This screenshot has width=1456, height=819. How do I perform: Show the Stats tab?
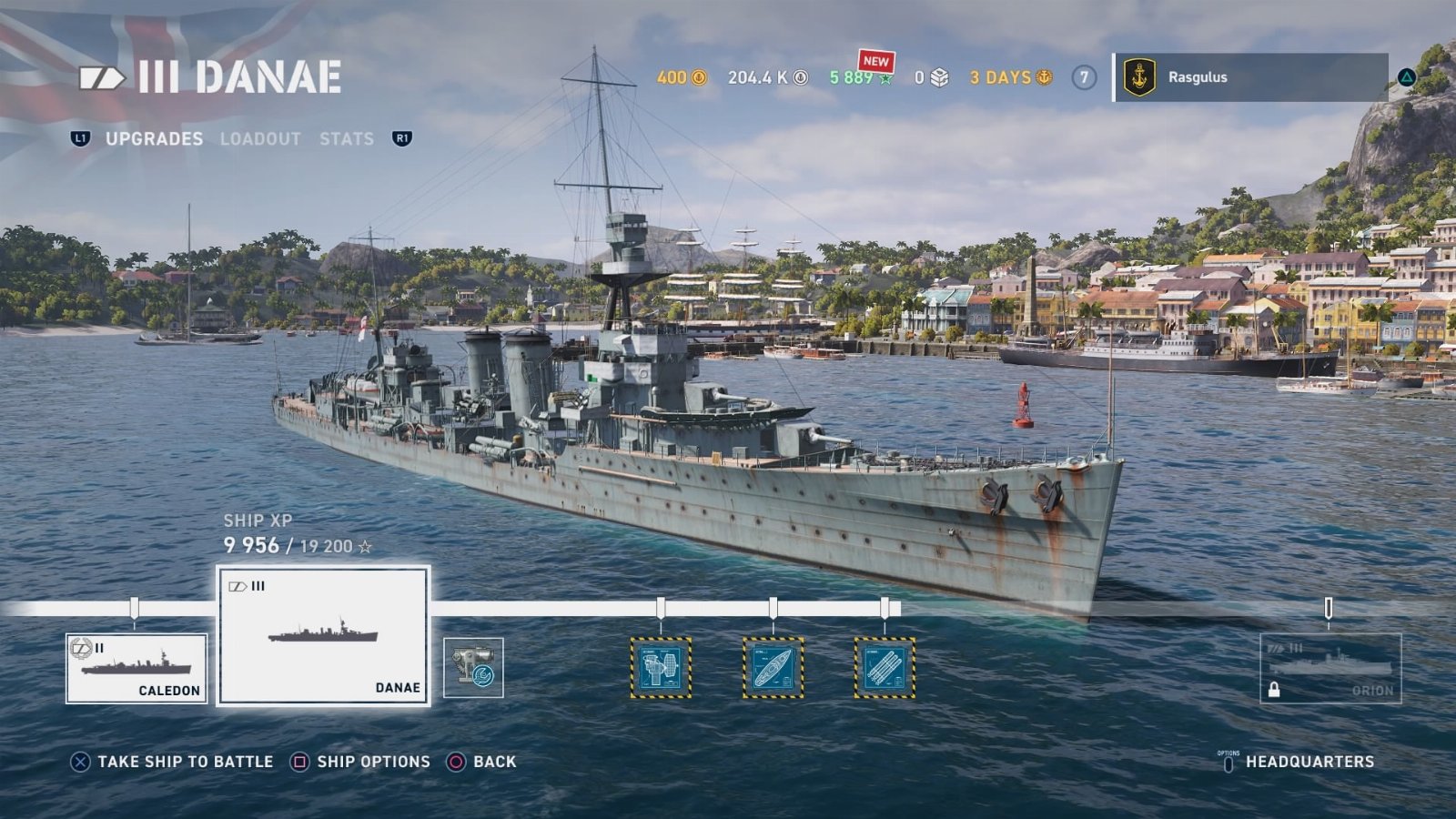point(347,138)
